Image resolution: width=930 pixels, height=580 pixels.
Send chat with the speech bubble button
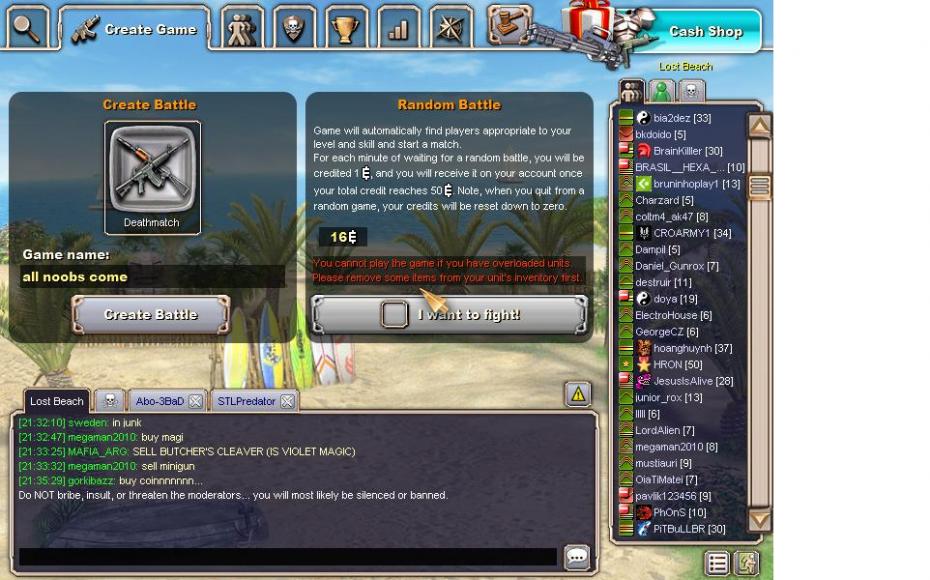(x=577, y=557)
